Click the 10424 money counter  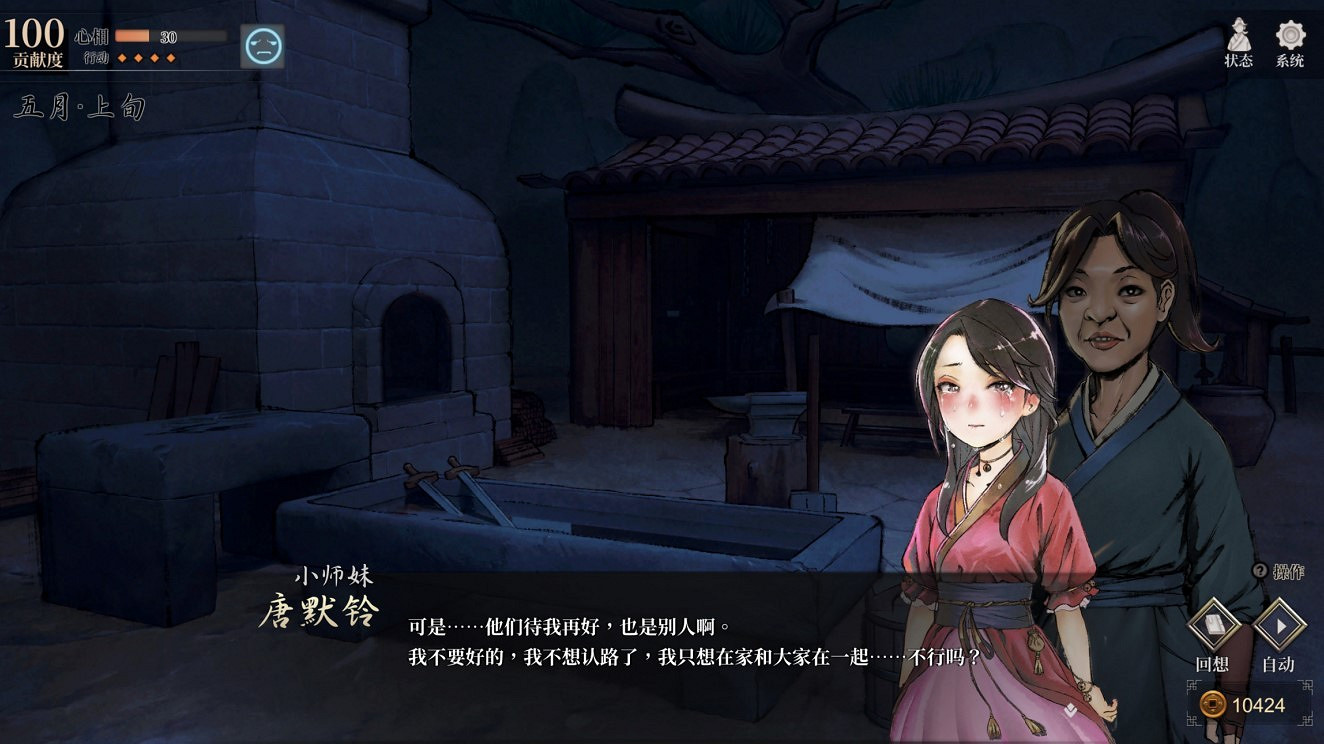click(x=1262, y=703)
